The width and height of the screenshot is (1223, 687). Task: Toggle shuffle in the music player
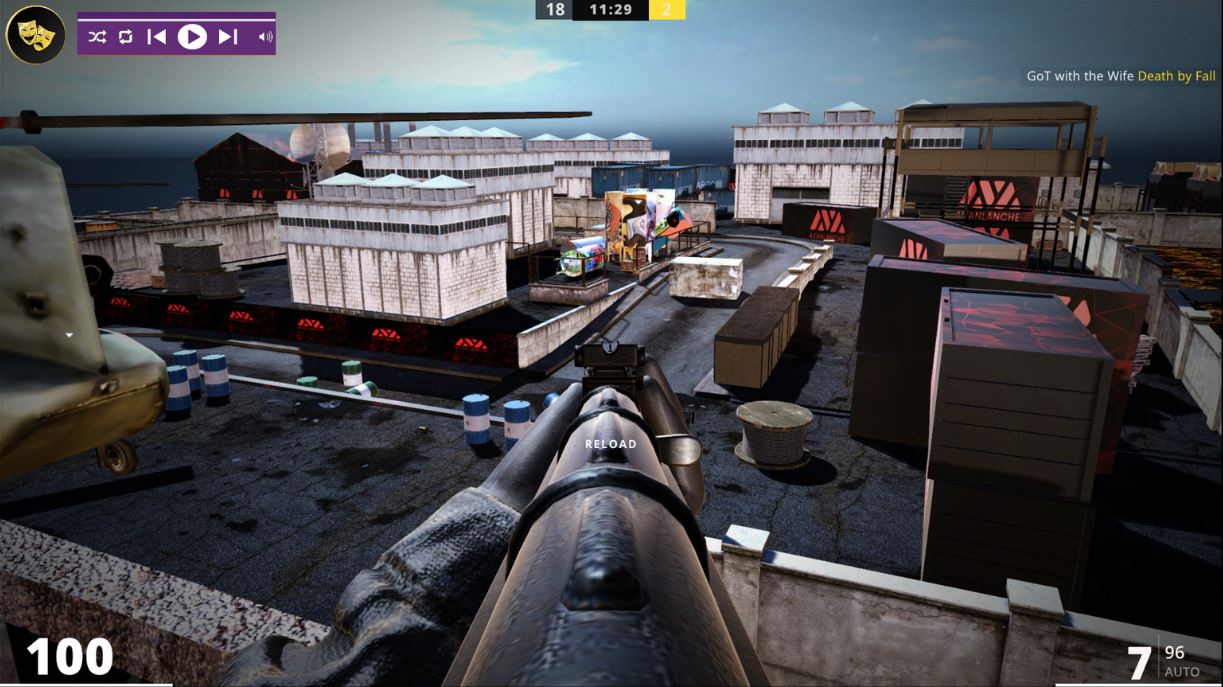pos(97,37)
